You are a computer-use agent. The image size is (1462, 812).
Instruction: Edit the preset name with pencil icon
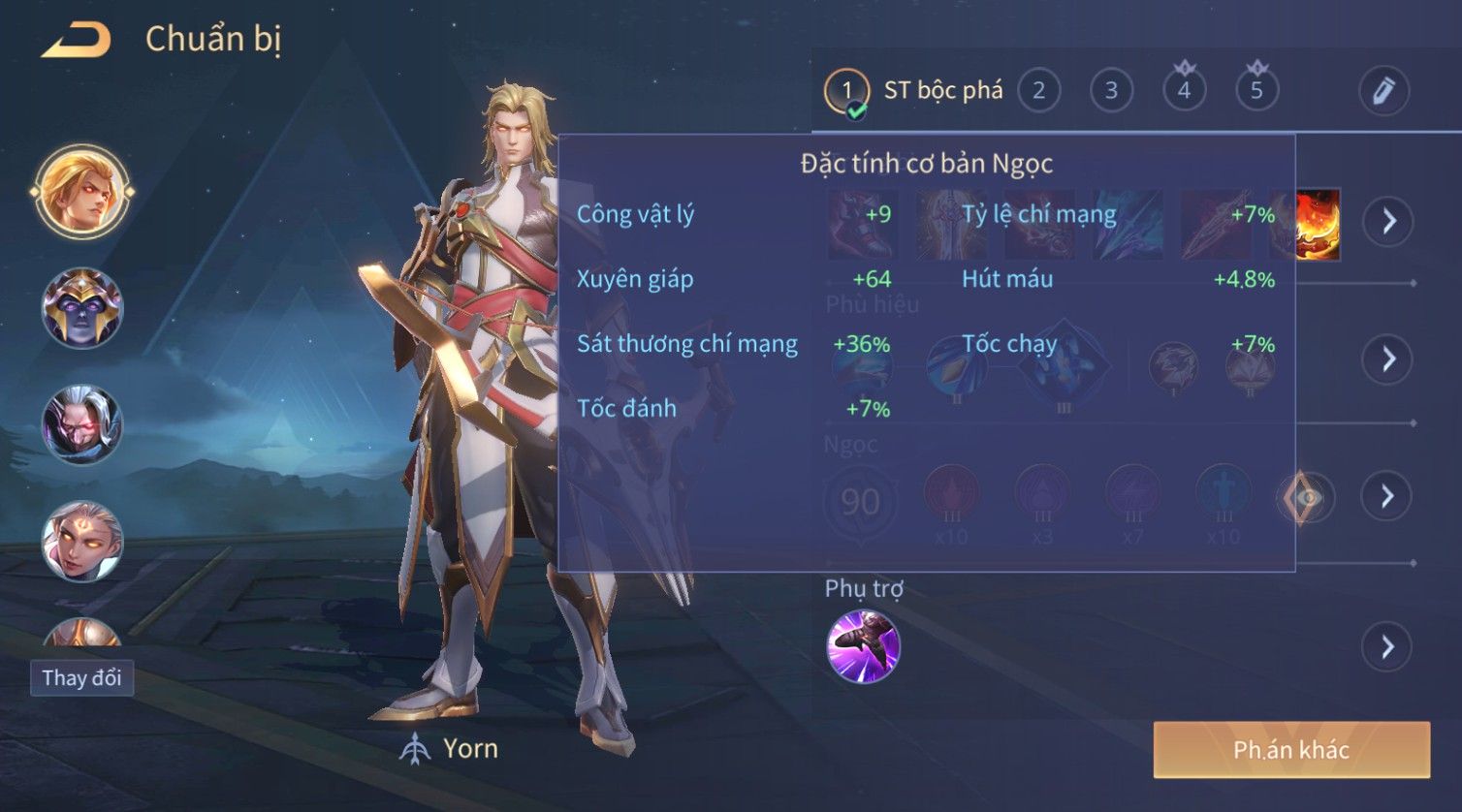tap(1383, 91)
